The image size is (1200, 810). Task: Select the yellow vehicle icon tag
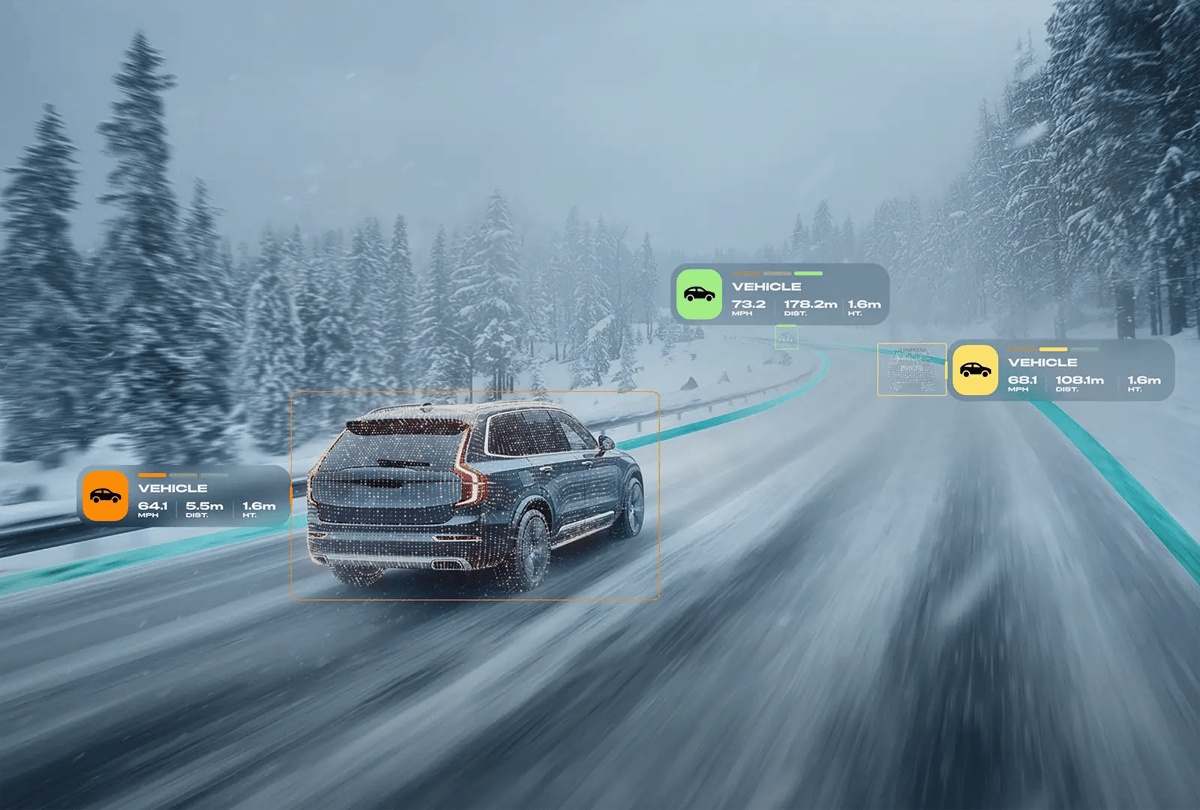[974, 370]
